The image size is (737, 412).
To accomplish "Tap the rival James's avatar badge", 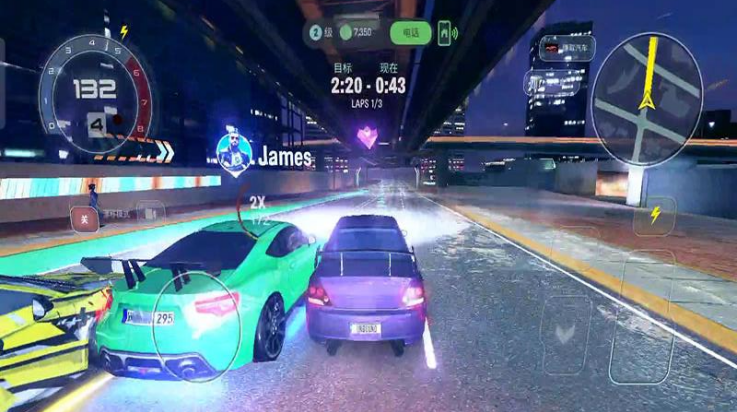I will 233,151.
